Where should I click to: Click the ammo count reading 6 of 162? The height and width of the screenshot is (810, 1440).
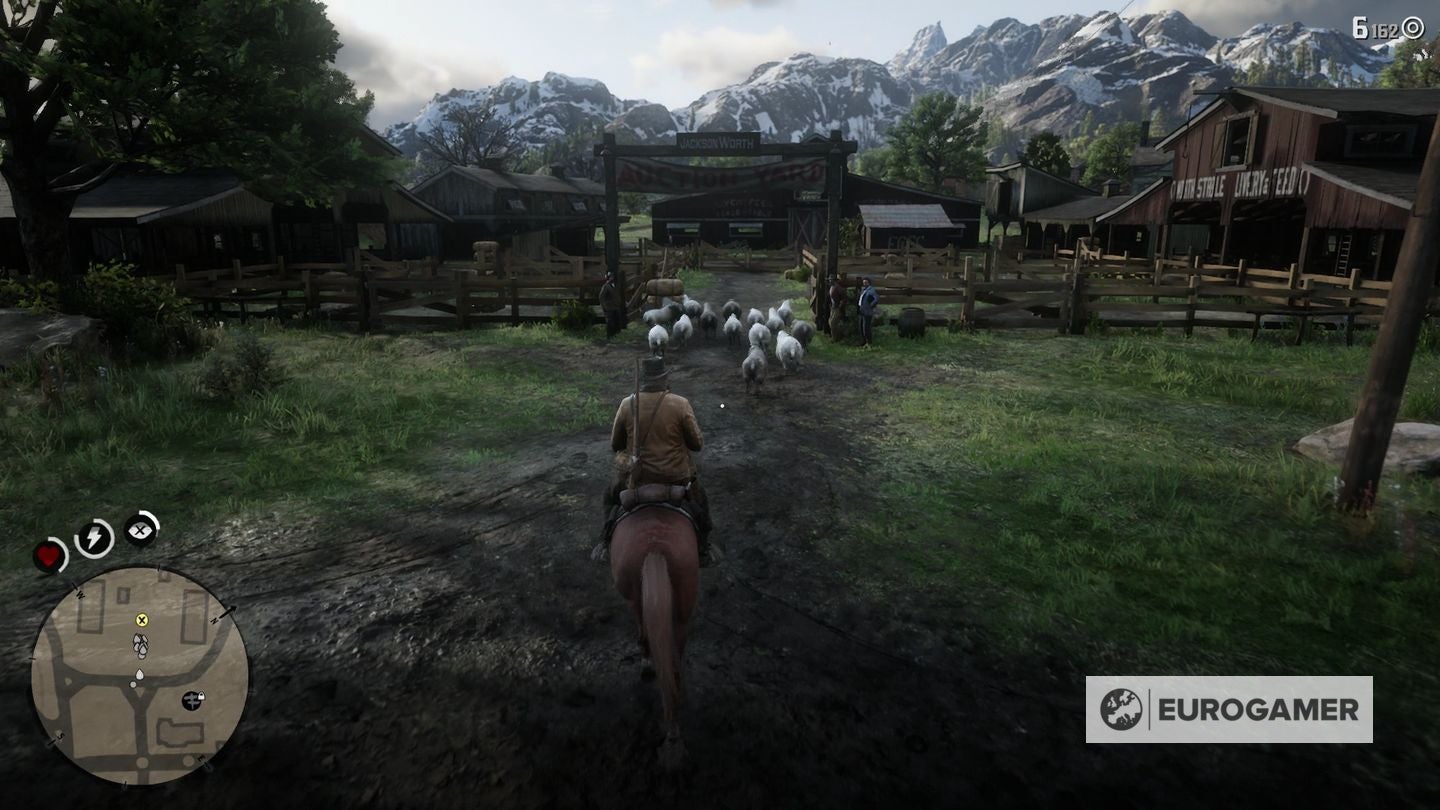click(x=1378, y=26)
